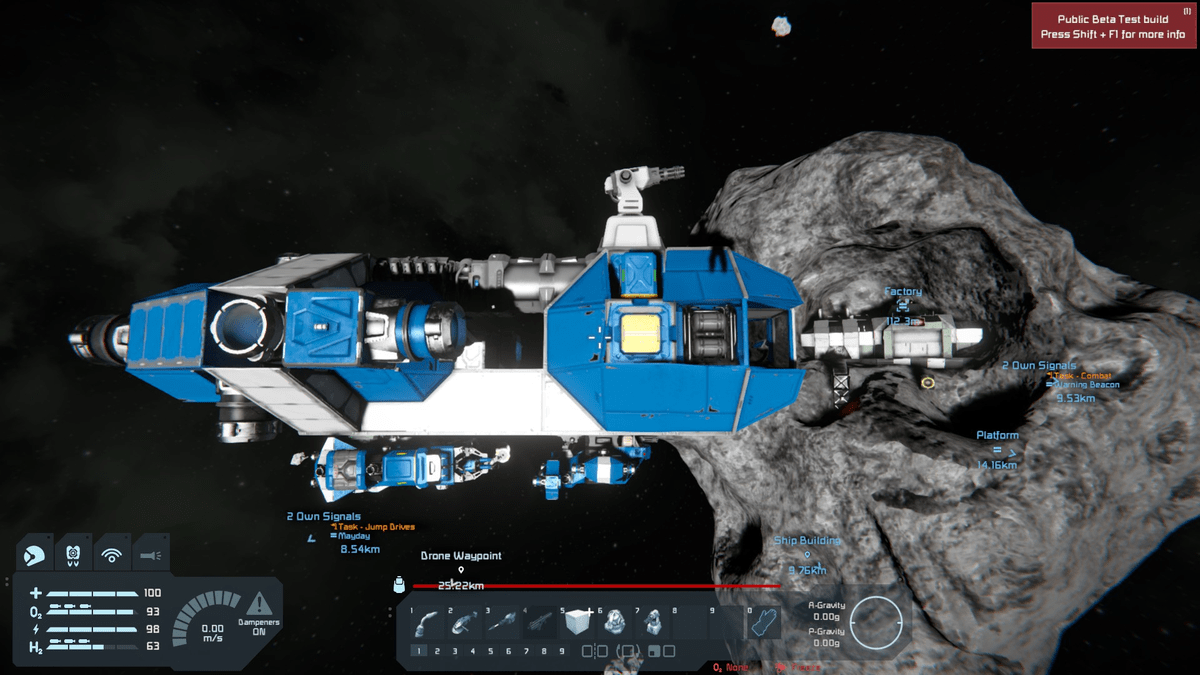Select the angle grinder in hotbar slot 2

464,623
